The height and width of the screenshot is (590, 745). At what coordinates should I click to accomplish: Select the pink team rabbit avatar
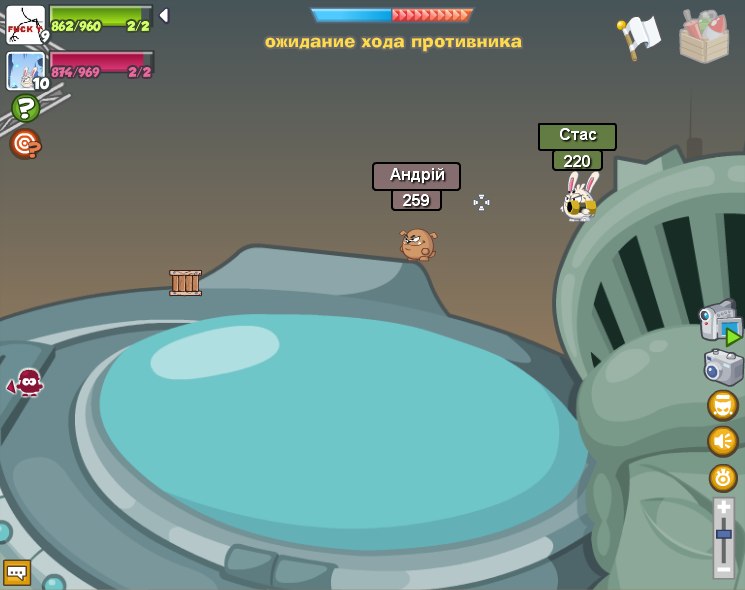pos(24,71)
